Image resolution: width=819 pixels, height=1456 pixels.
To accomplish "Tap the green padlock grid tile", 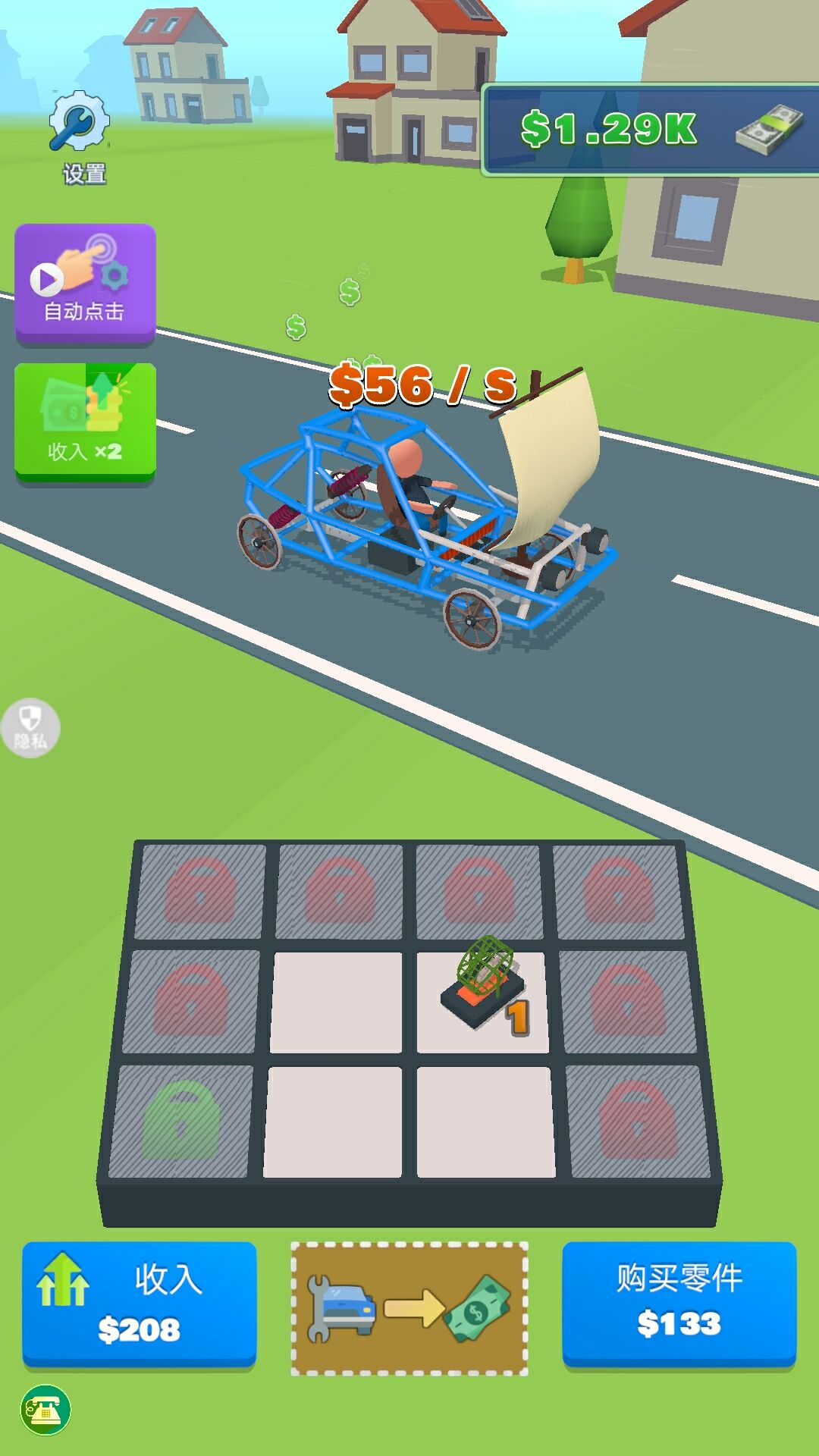I will click(x=181, y=1120).
